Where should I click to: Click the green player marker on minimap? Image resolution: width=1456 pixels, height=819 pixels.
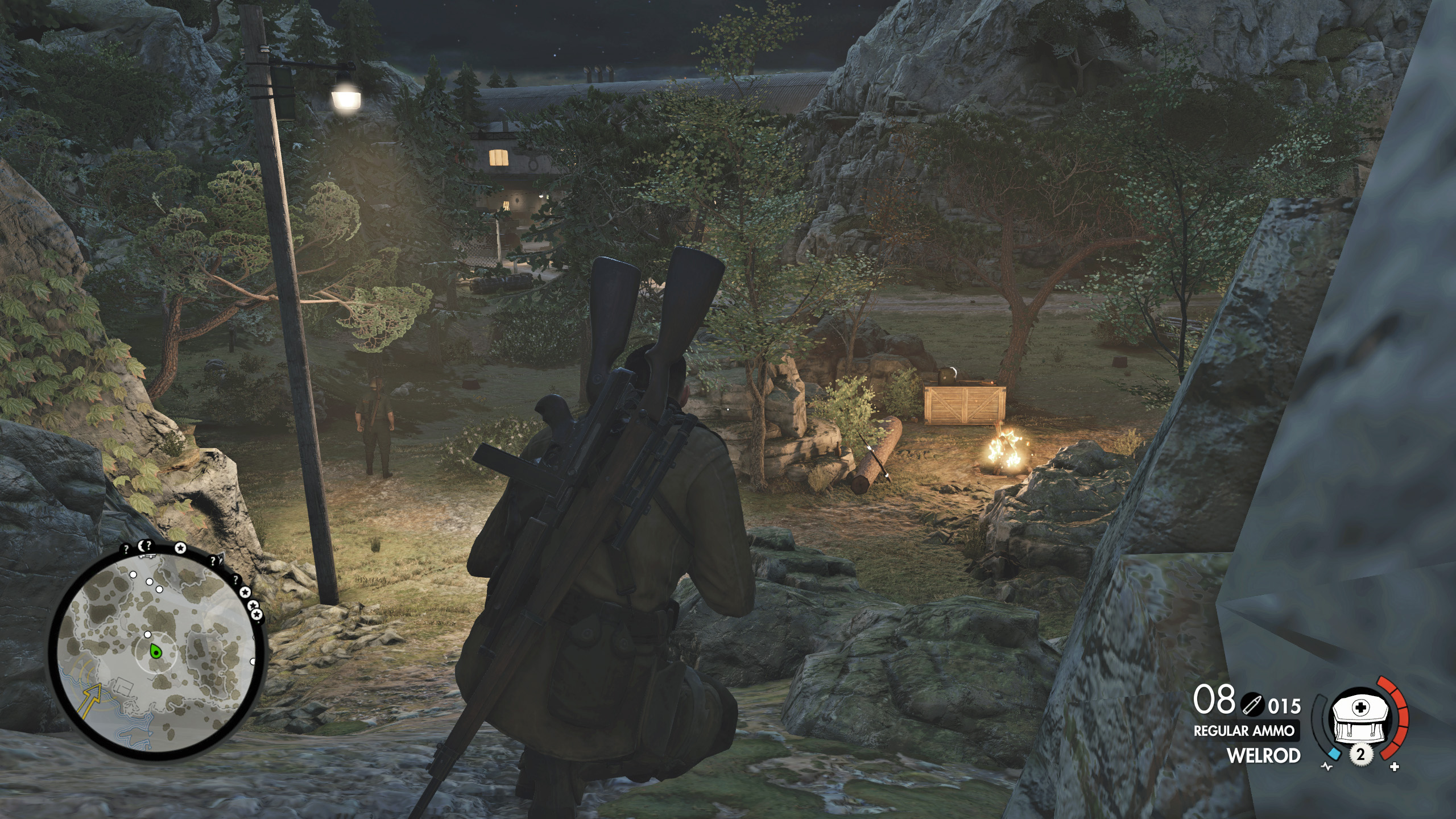point(154,651)
